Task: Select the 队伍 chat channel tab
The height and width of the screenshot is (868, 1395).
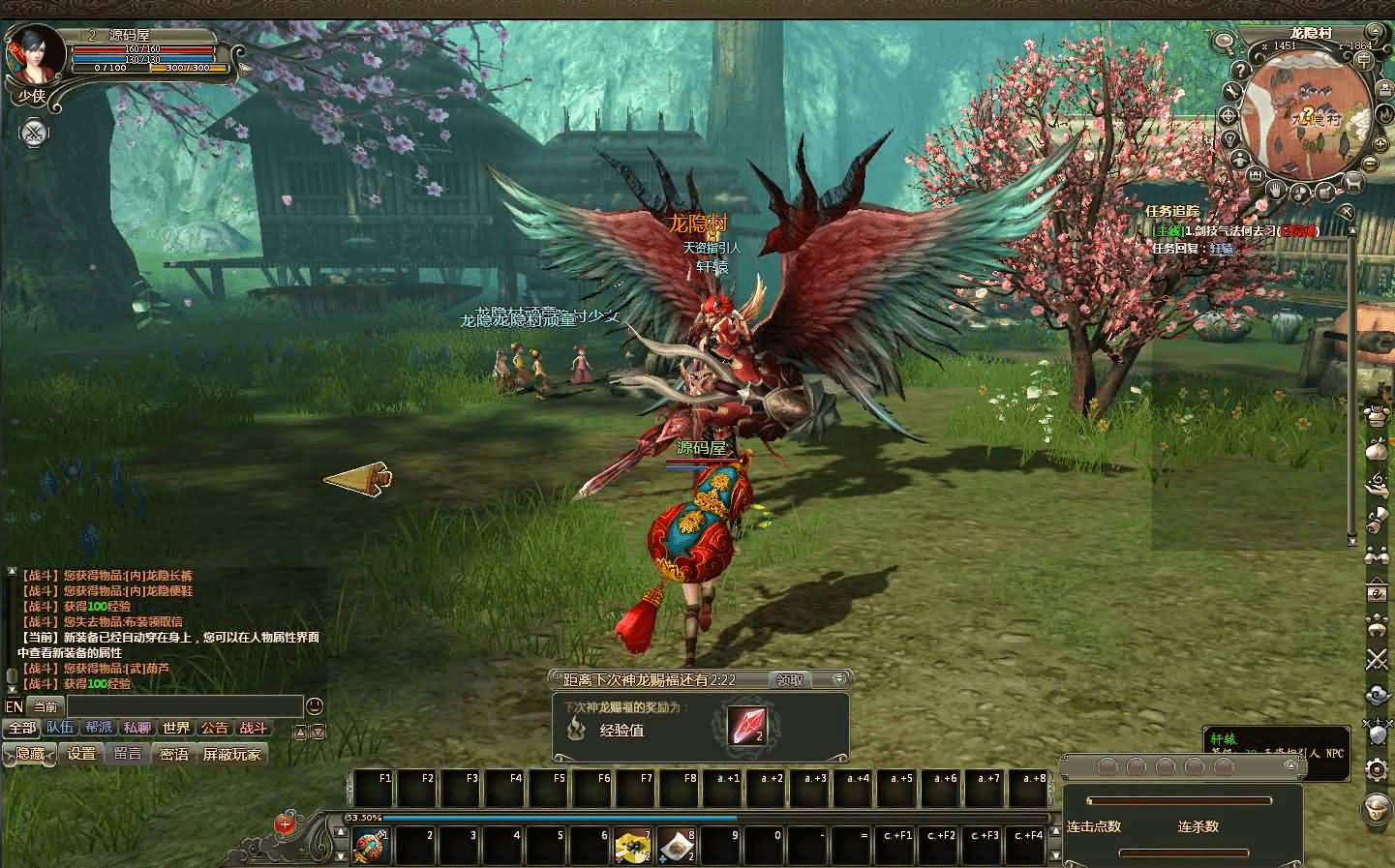Action: [x=60, y=729]
